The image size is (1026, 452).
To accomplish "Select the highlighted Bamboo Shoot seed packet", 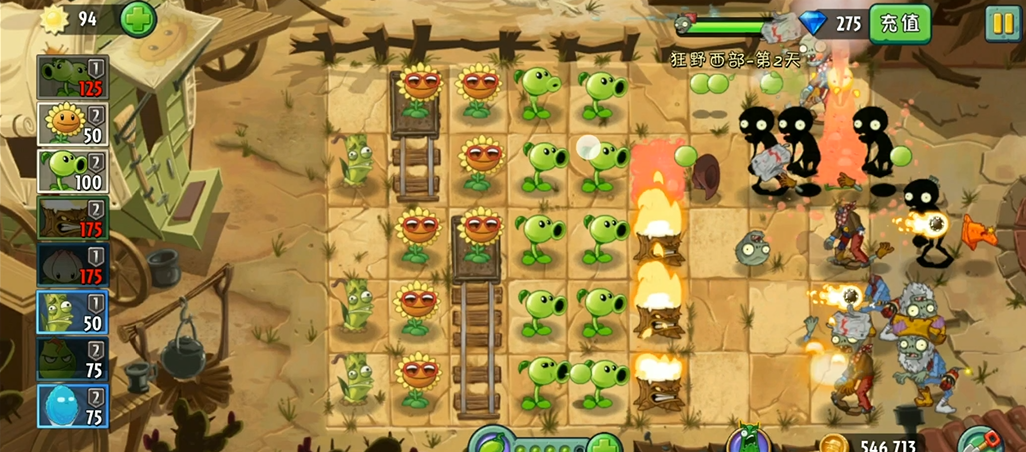I will click(72, 312).
